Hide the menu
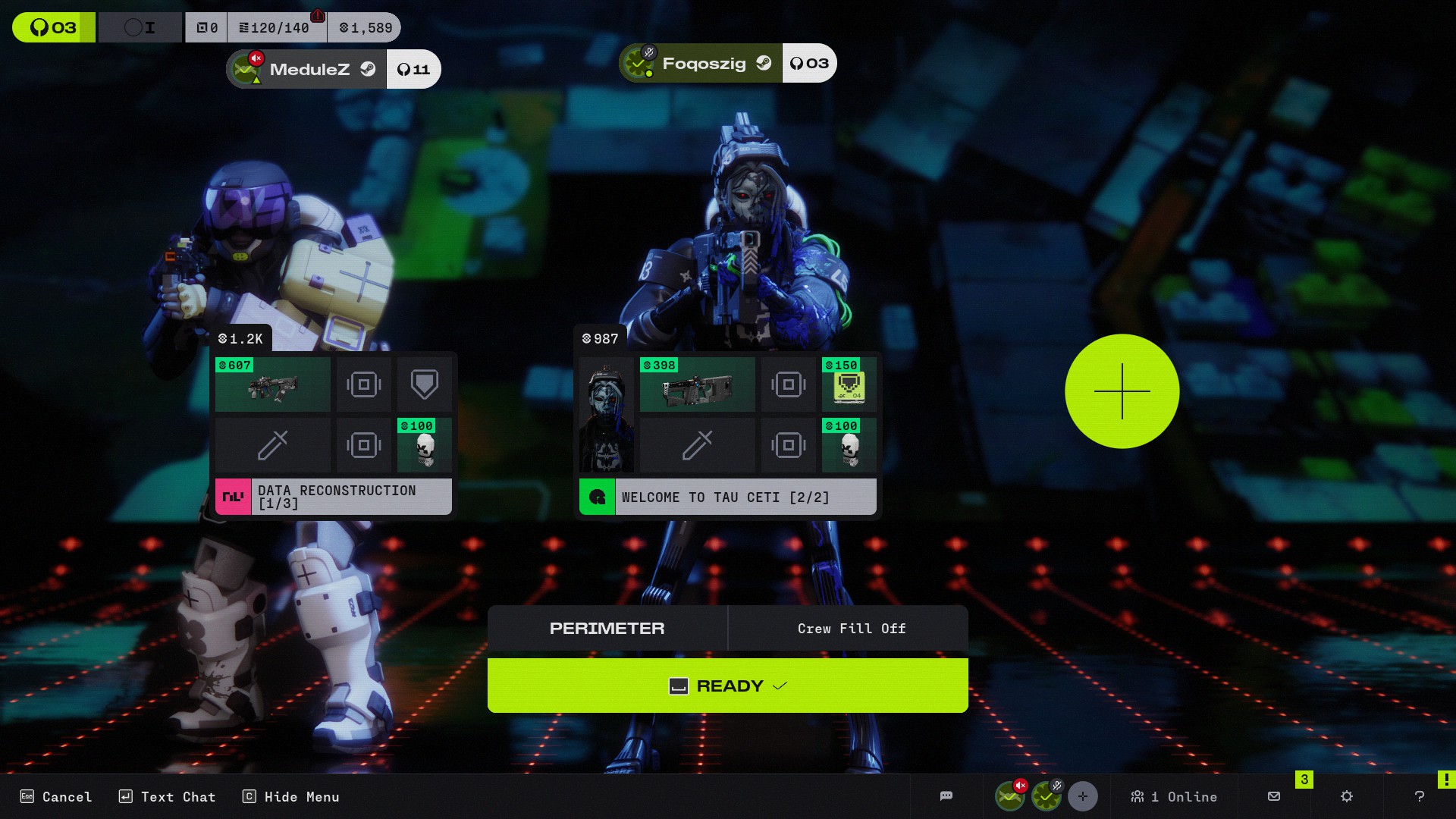 point(291,796)
